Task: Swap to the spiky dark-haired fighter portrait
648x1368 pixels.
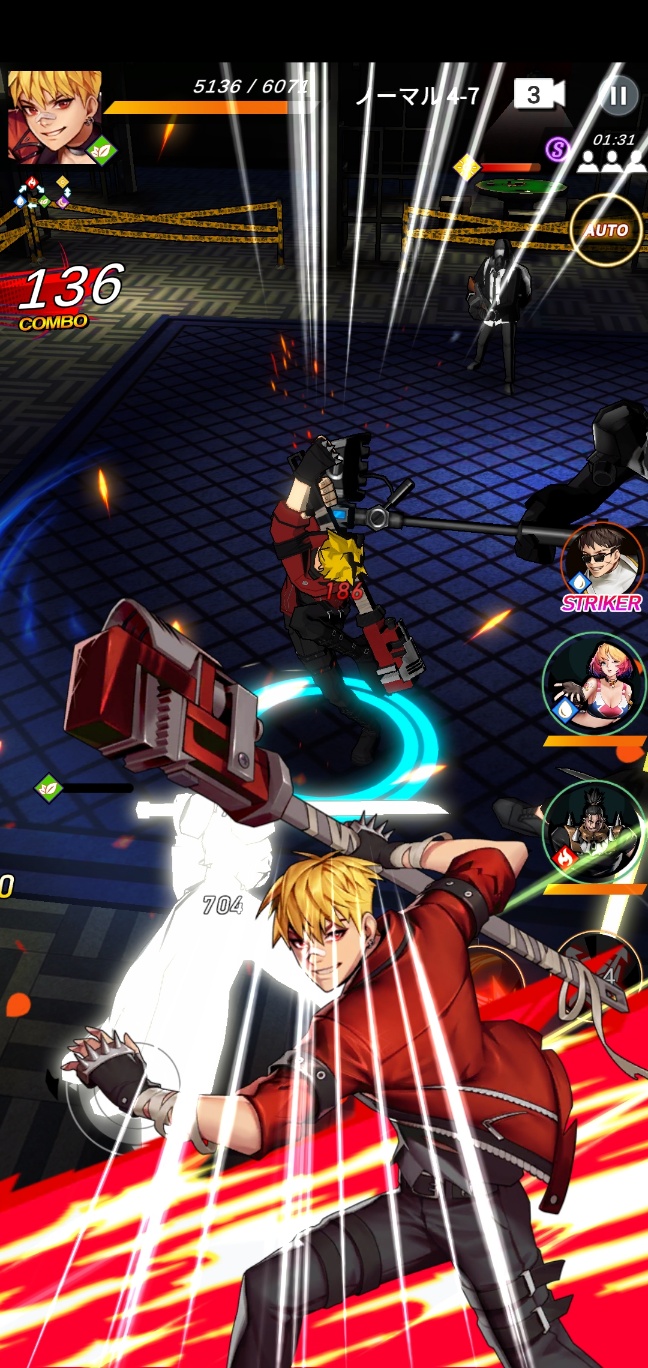Action: 594,831
